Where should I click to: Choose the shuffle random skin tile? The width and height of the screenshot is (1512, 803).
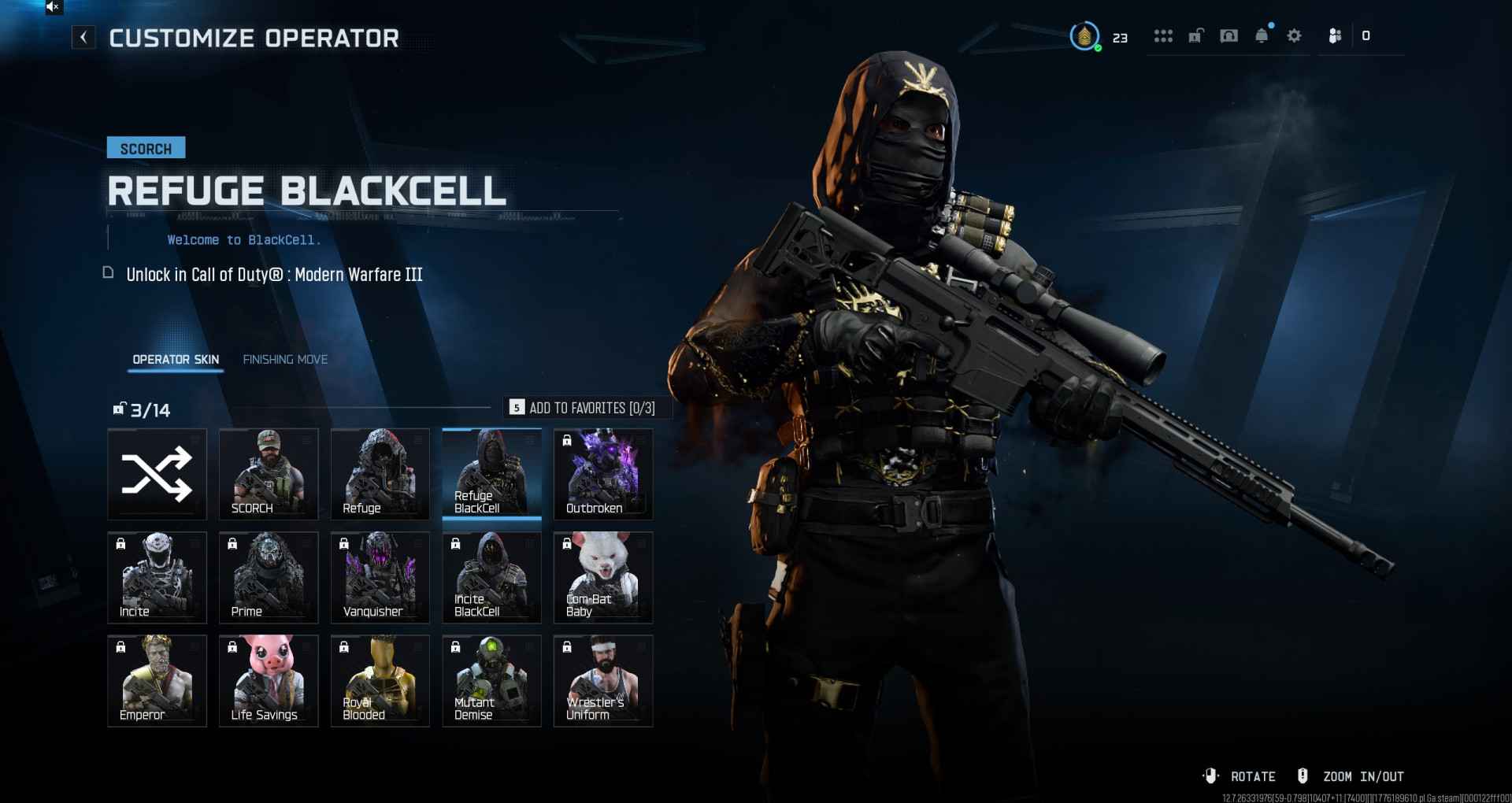pyautogui.click(x=157, y=474)
